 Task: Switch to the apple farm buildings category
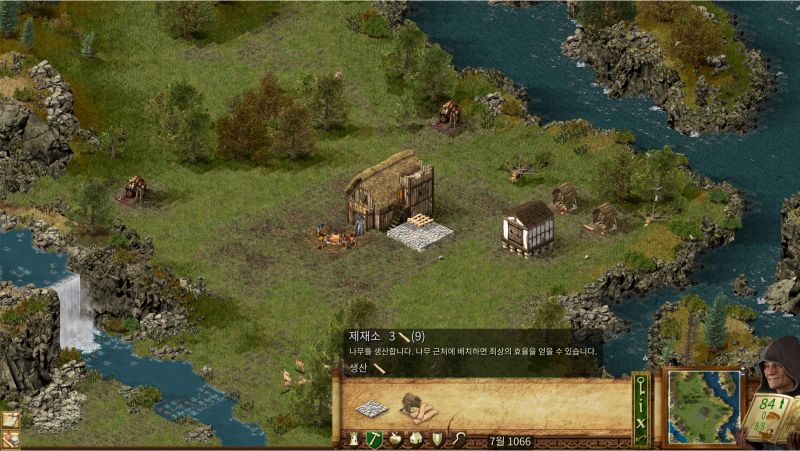(x=396, y=439)
